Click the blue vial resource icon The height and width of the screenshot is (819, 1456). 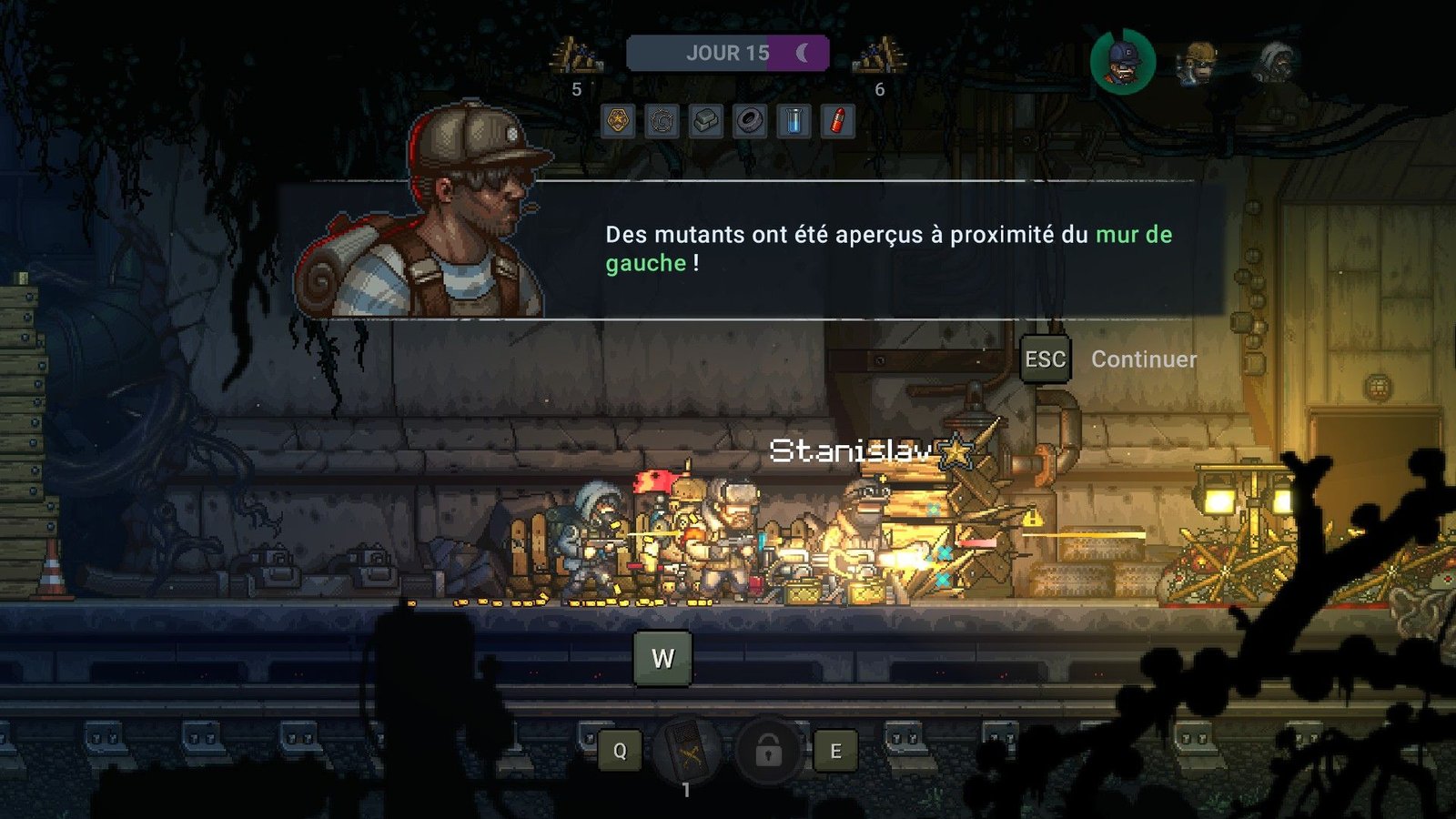794,120
